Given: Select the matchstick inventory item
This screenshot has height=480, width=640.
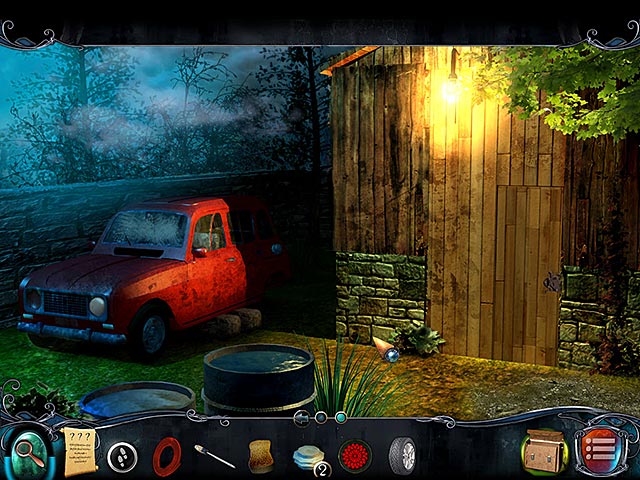Looking at the screenshot, I should 214,456.
